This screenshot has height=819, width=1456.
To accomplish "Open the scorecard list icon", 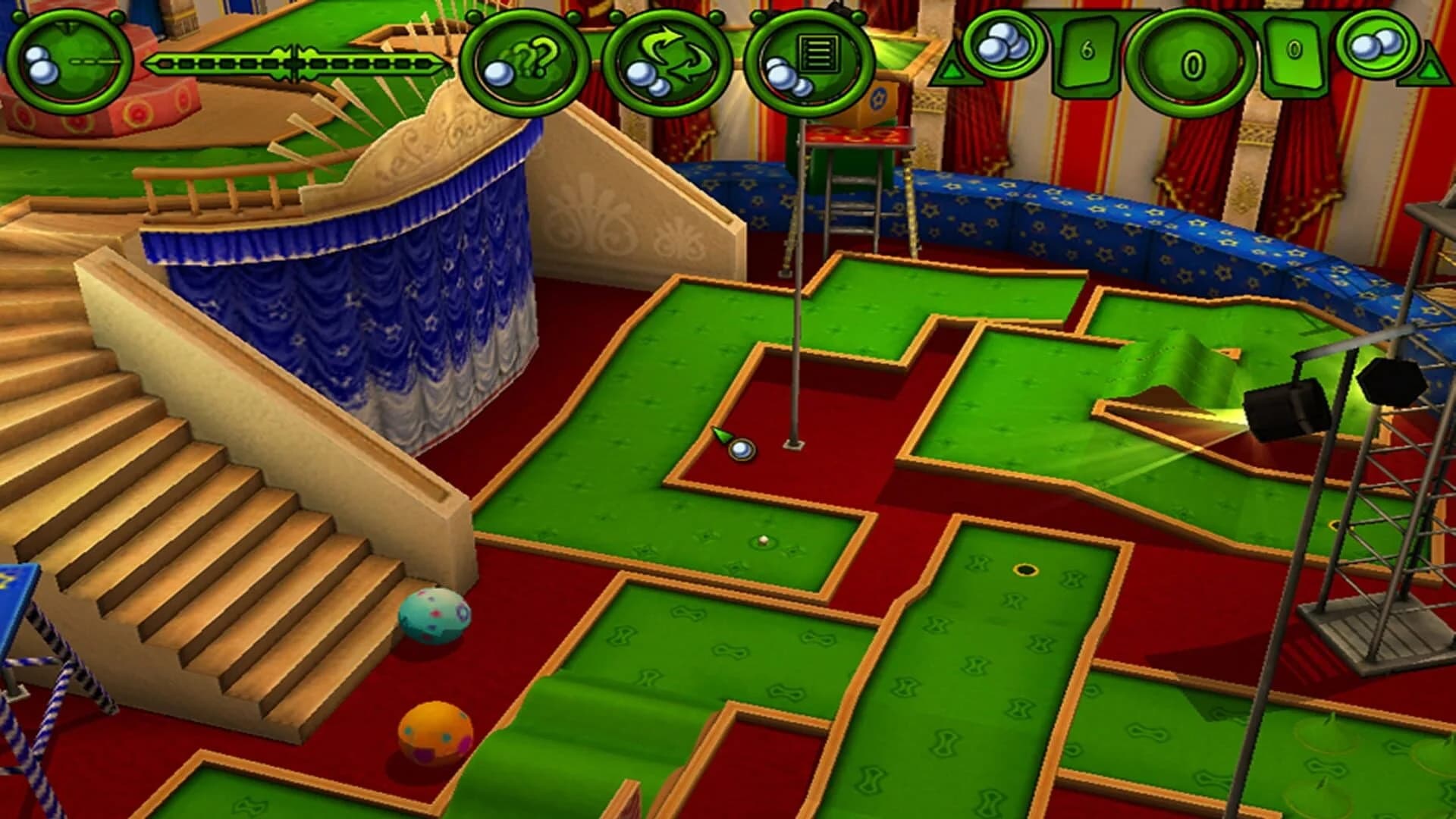I will point(804,63).
